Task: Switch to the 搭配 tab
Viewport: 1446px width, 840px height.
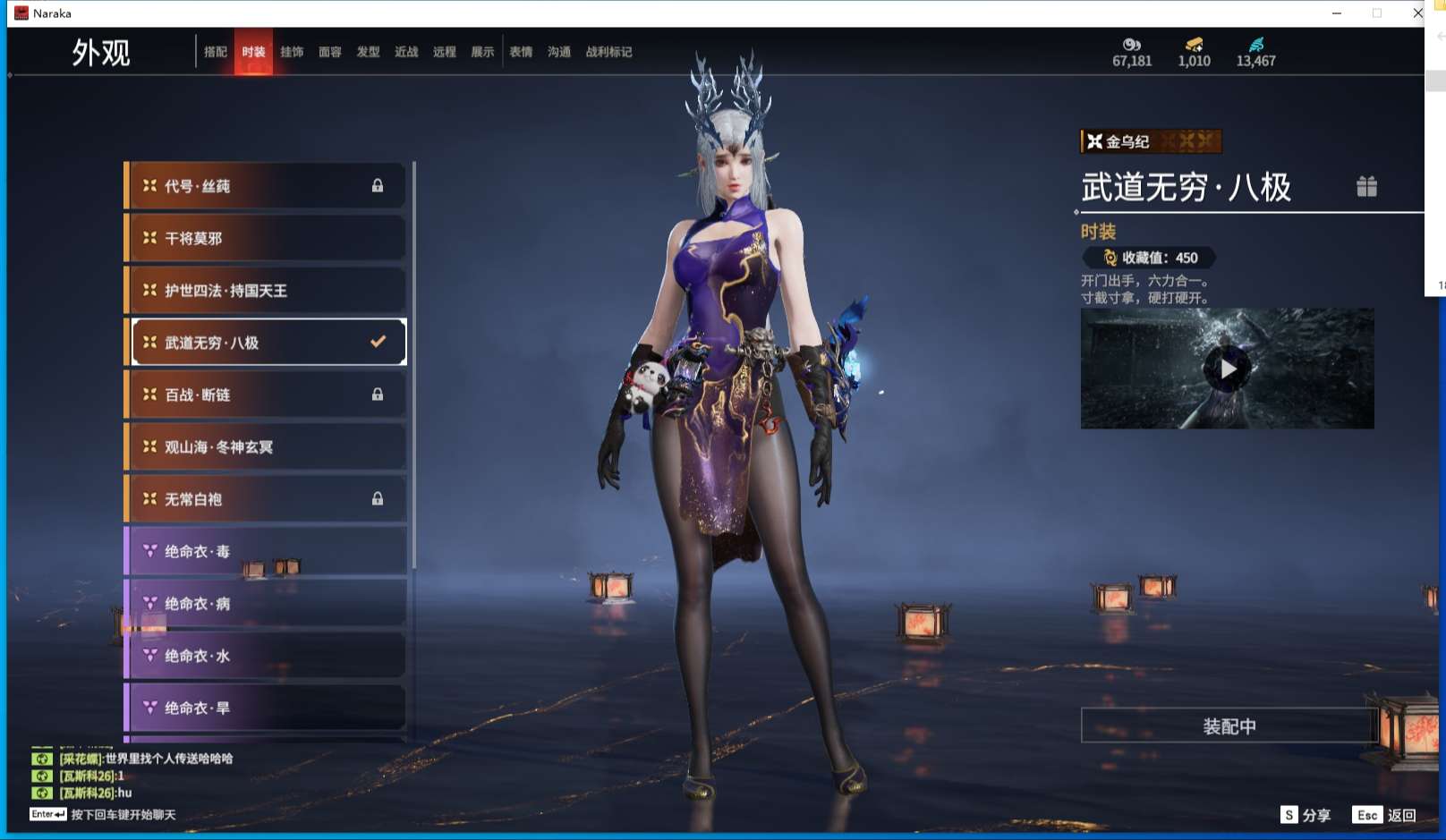Action: click(215, 52)
